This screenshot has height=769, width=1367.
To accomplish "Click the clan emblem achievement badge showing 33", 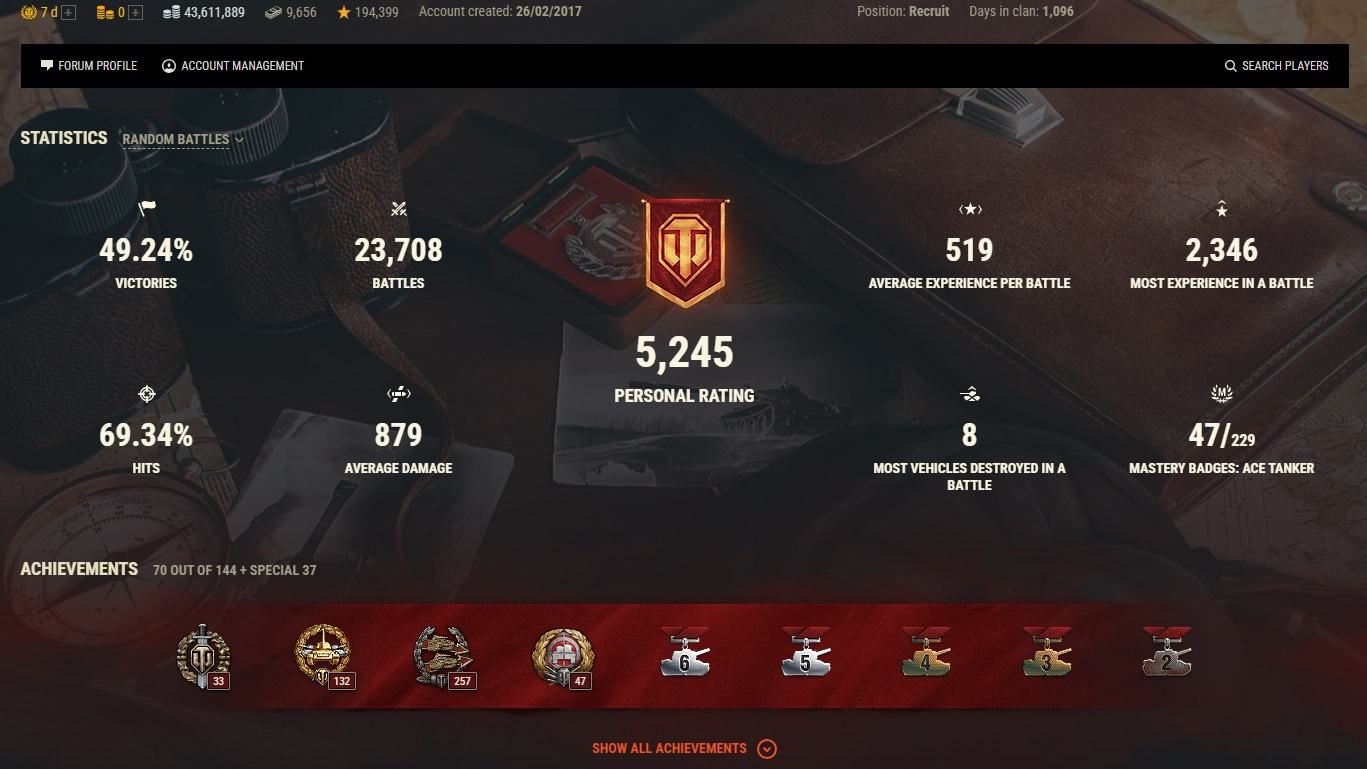I will pos(202,655).
